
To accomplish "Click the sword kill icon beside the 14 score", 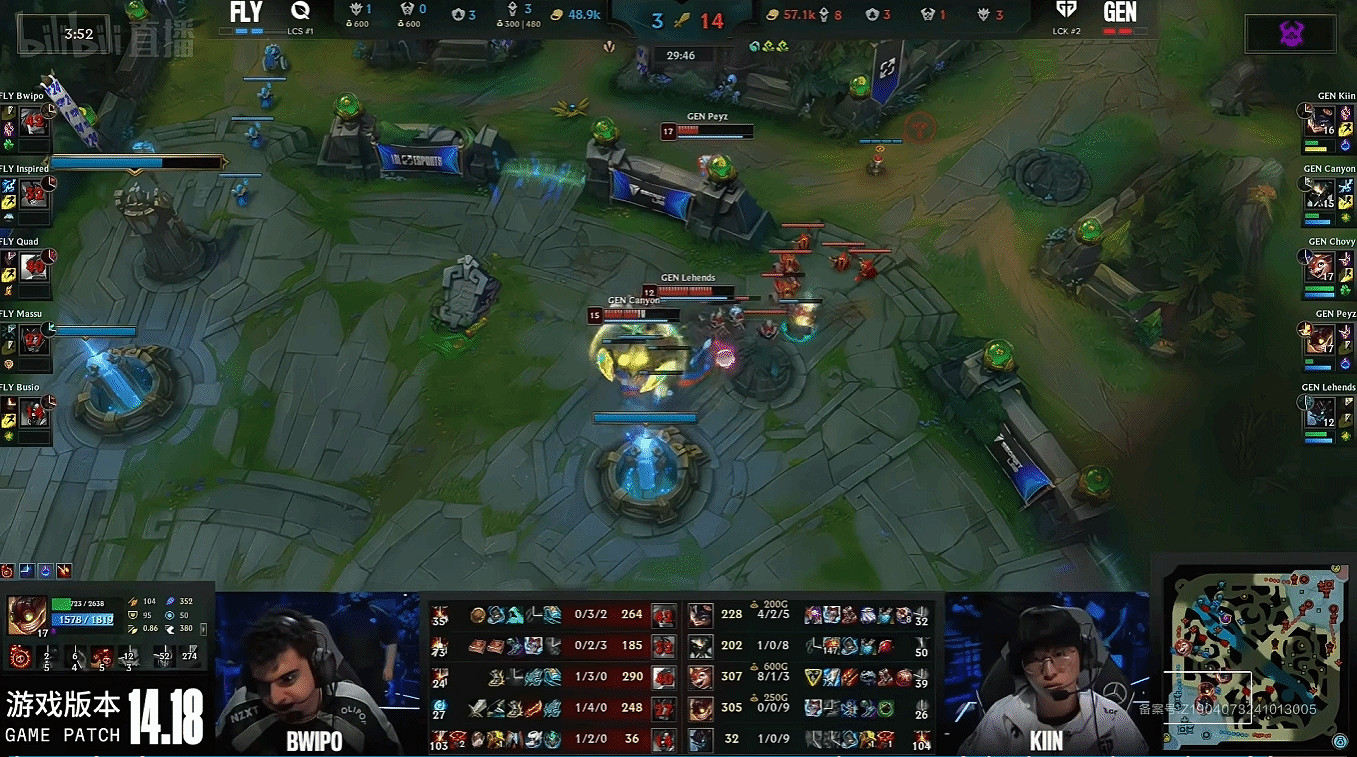I will pyautogui.click(x=682, y=17).
